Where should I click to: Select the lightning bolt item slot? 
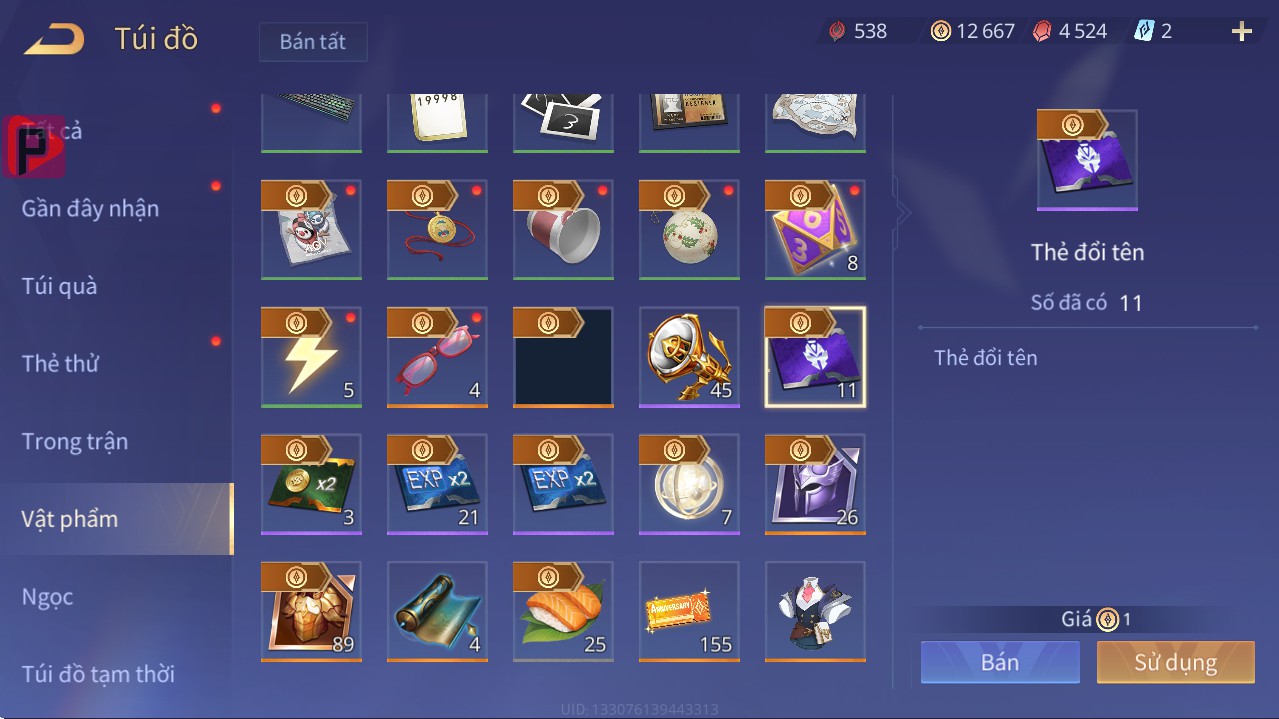pyautogui.click(x=311, y=357)
